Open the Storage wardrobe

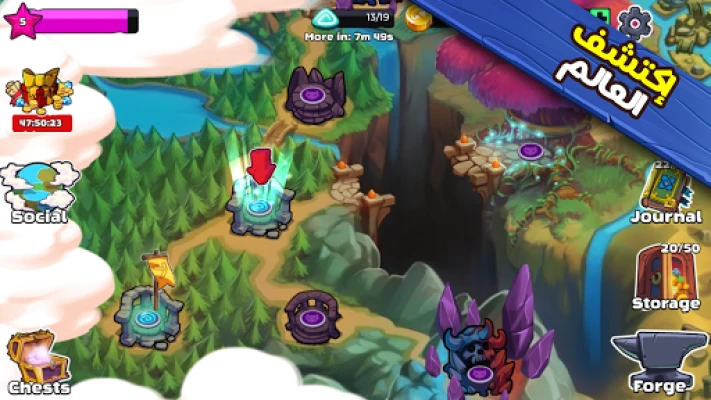pyautogui.click(x=665, y=276)
